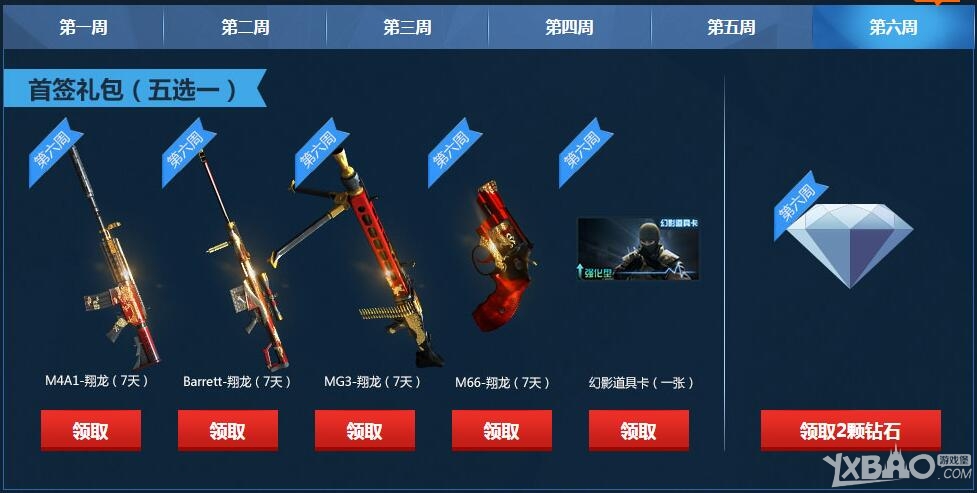977x493 pixels.
Task: Show the 第四周 rewards tab
Action: tap(569, 27)
